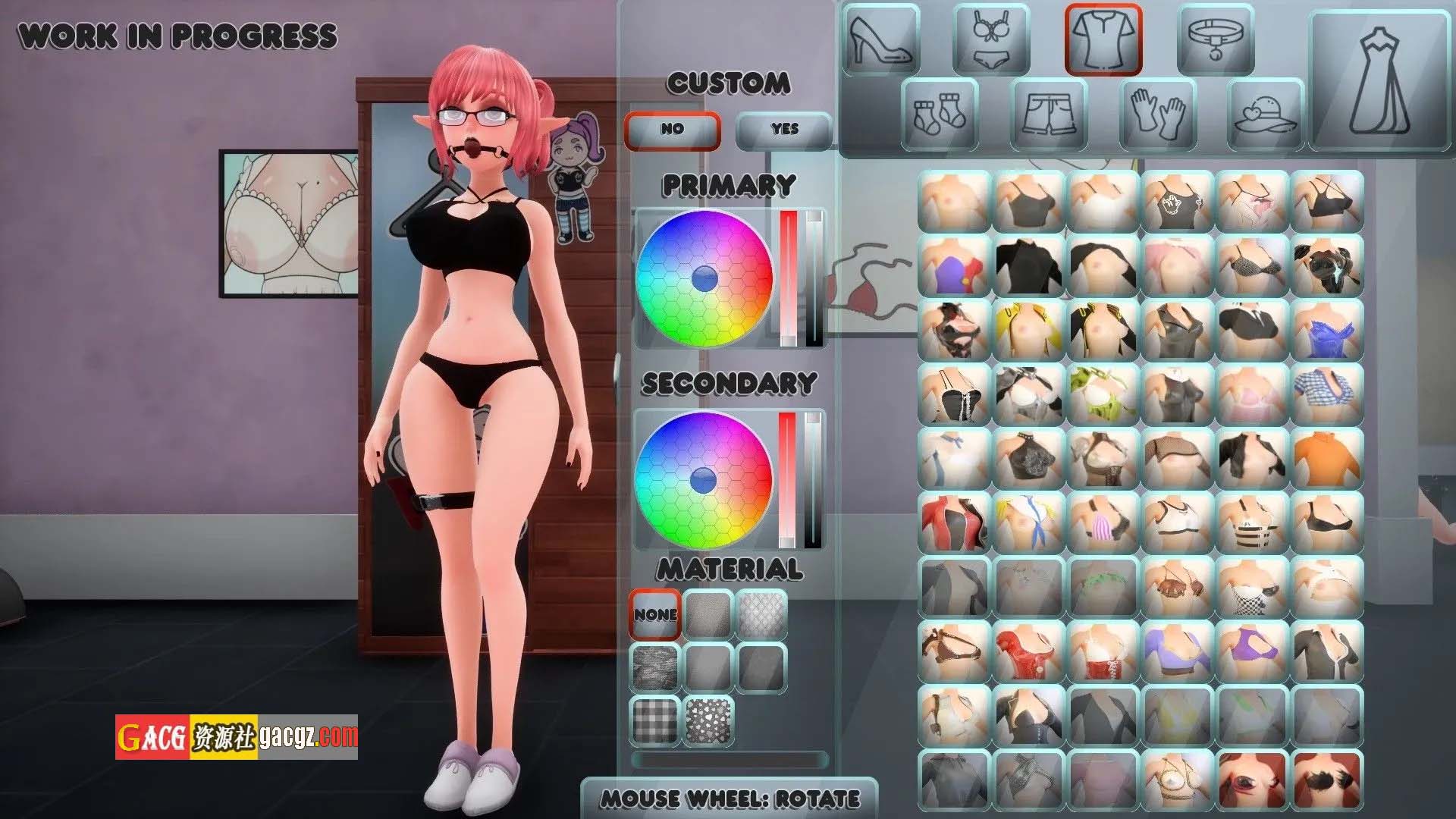Screen dimensions: 1456x819
Task: Select the orange turtleneck top thumbnail
Action: (1327, 458)
